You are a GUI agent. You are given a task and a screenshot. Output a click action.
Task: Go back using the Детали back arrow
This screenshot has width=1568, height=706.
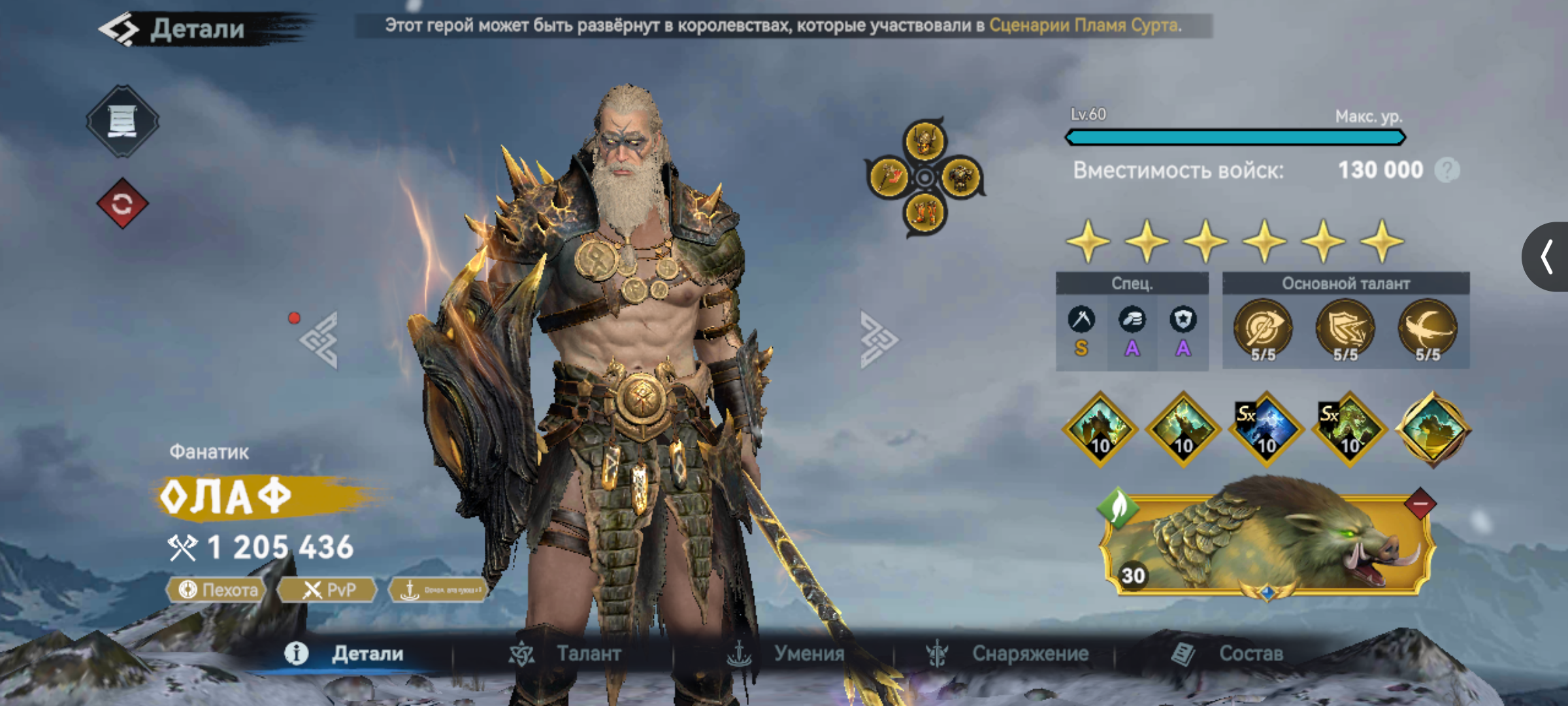120,29
